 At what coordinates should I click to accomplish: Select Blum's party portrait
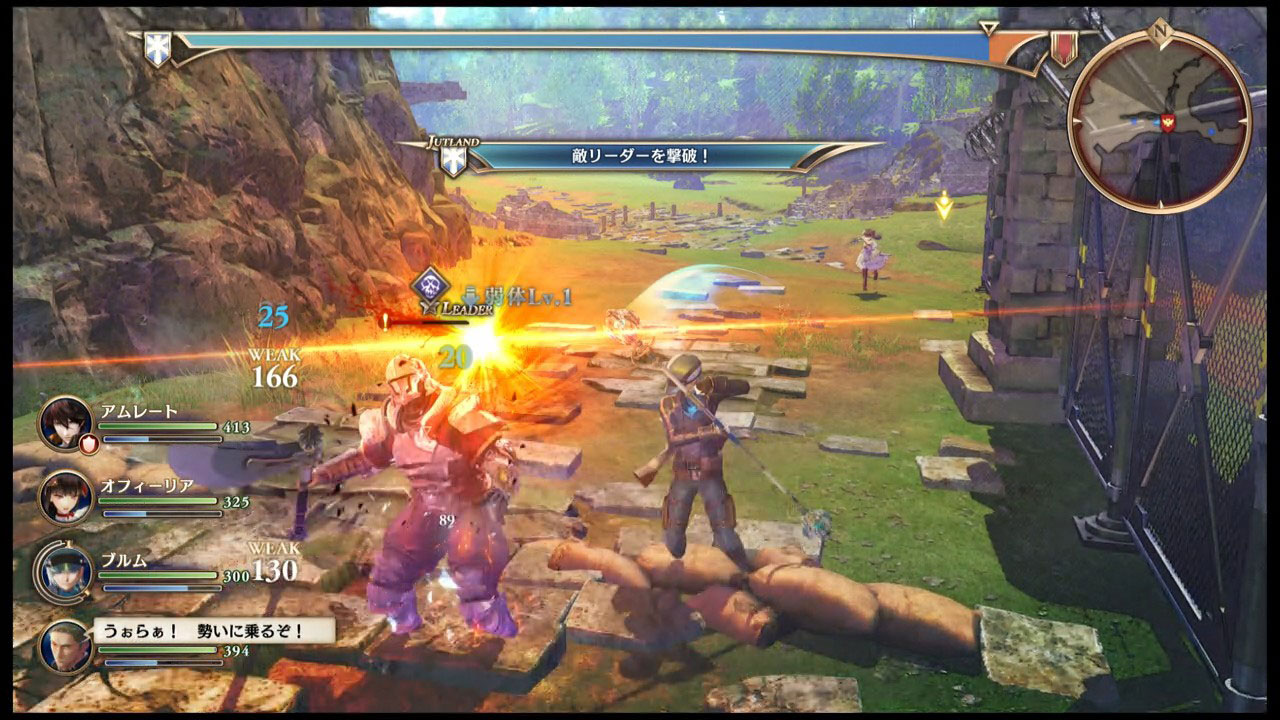[66, 571]
